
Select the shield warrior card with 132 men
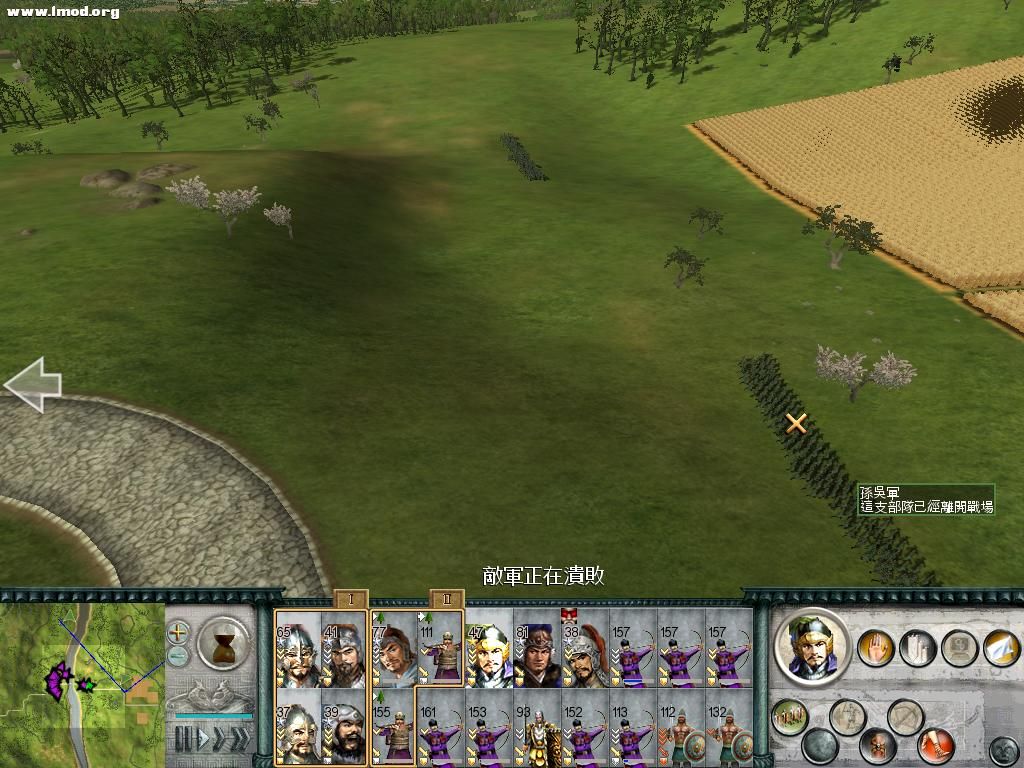tap(729, 727)
